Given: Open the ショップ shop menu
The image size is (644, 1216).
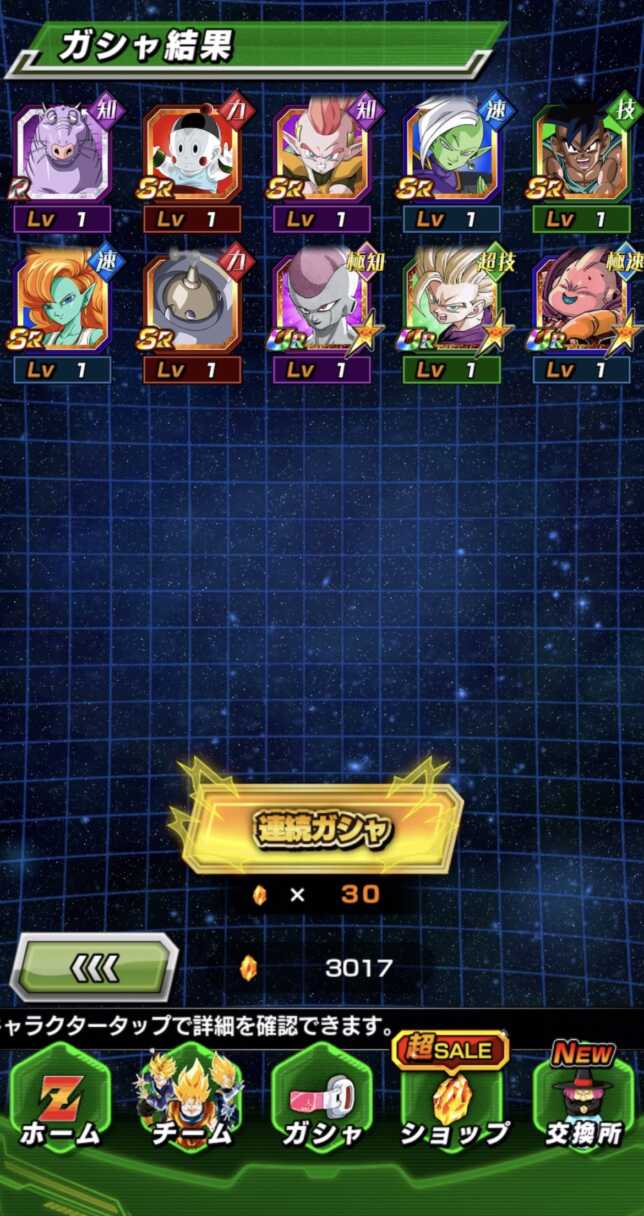Looking at the screenshot, I should (x=453, y=1100).
